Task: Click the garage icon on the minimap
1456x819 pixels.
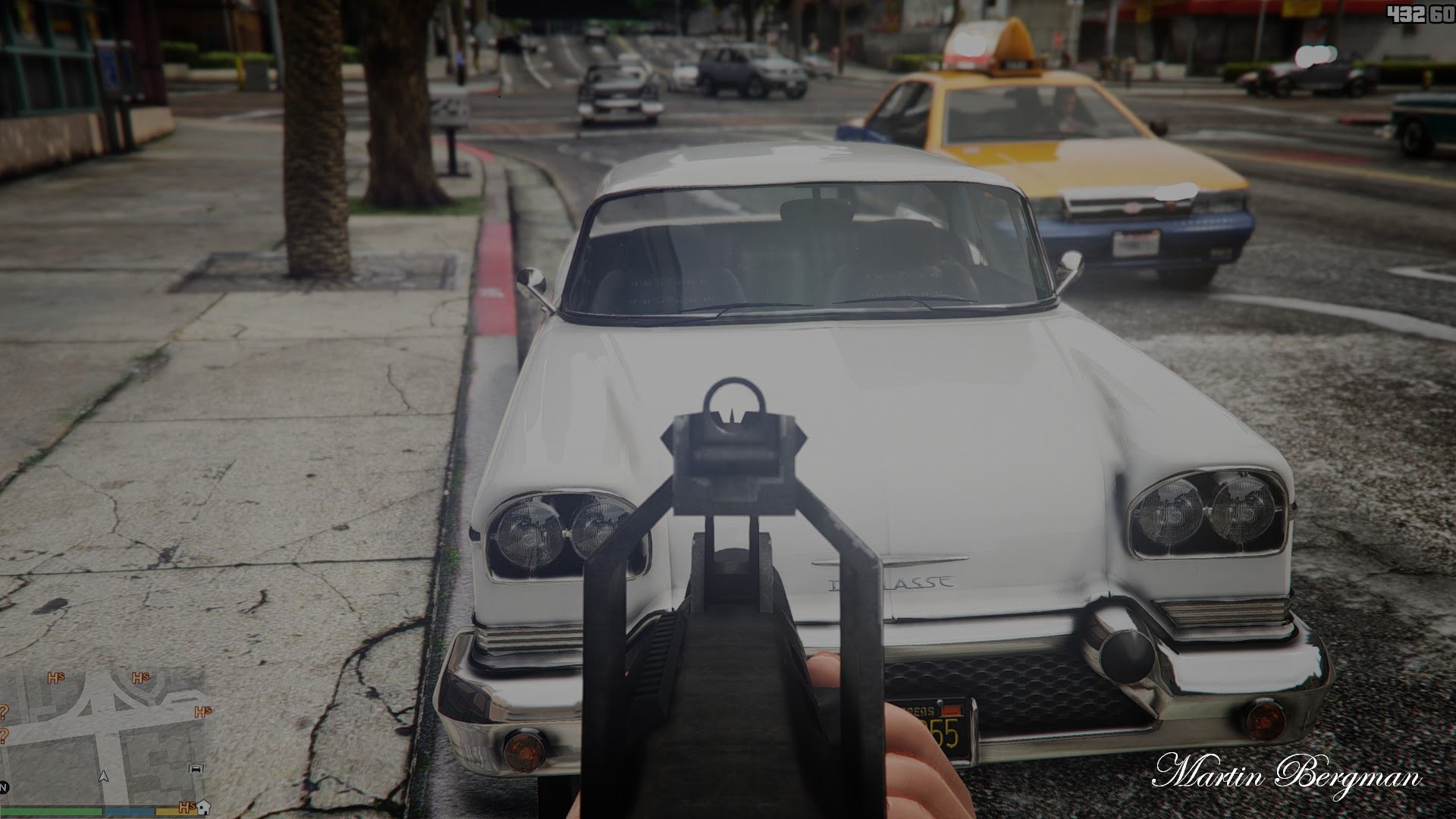Action: 196,768
